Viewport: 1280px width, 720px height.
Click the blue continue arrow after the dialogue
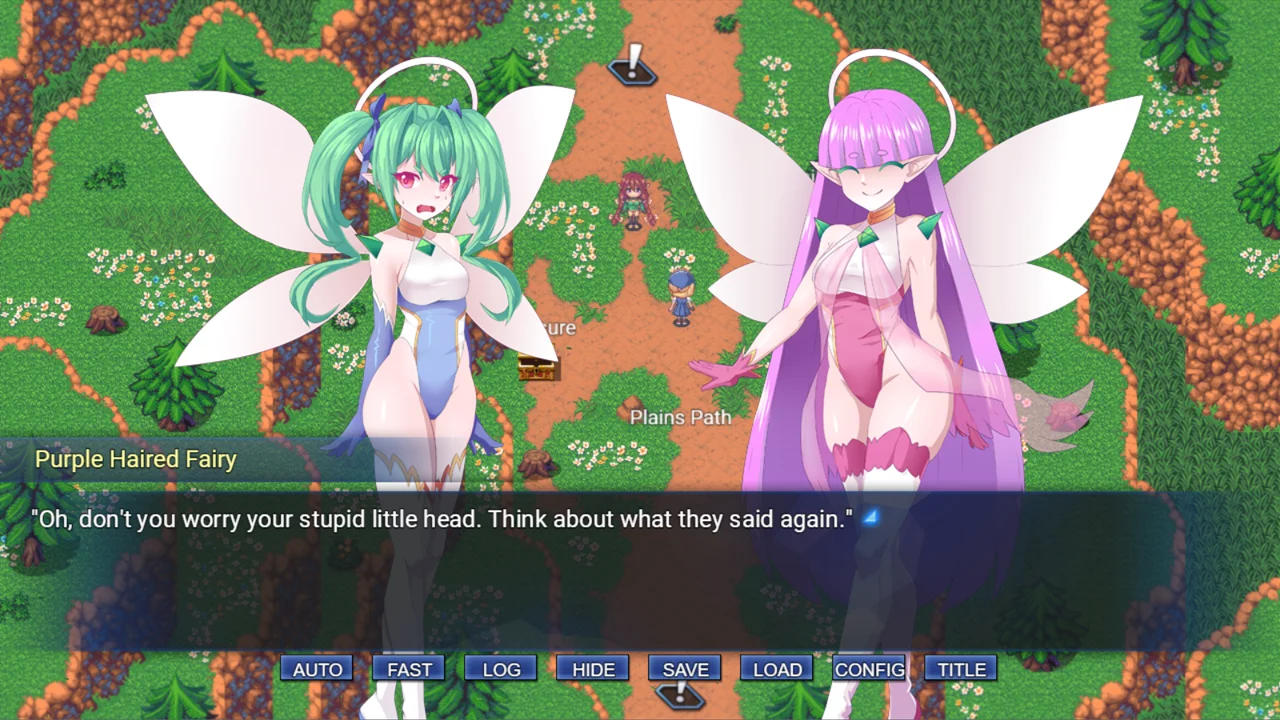coord(871,517)
